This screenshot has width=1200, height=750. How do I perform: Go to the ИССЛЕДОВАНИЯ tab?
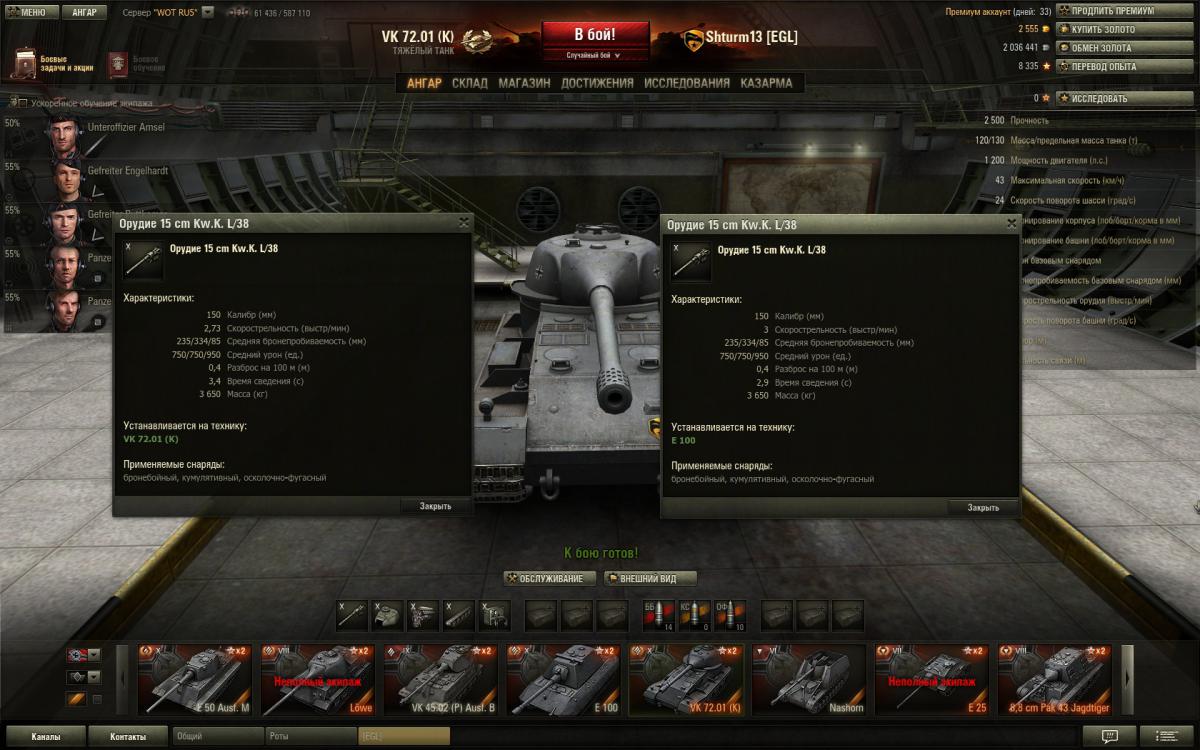click(x=686, y=83)
